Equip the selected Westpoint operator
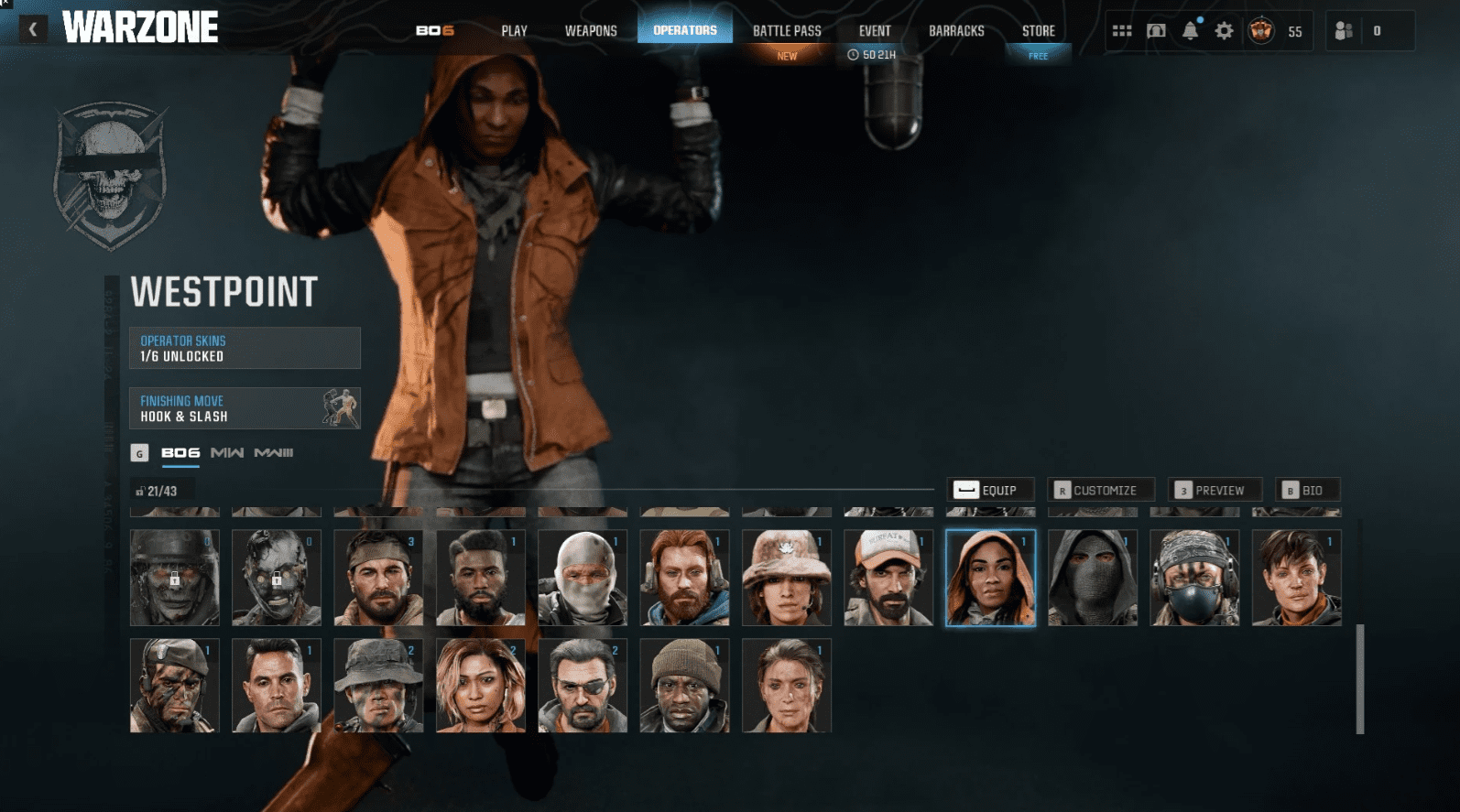 990,490
